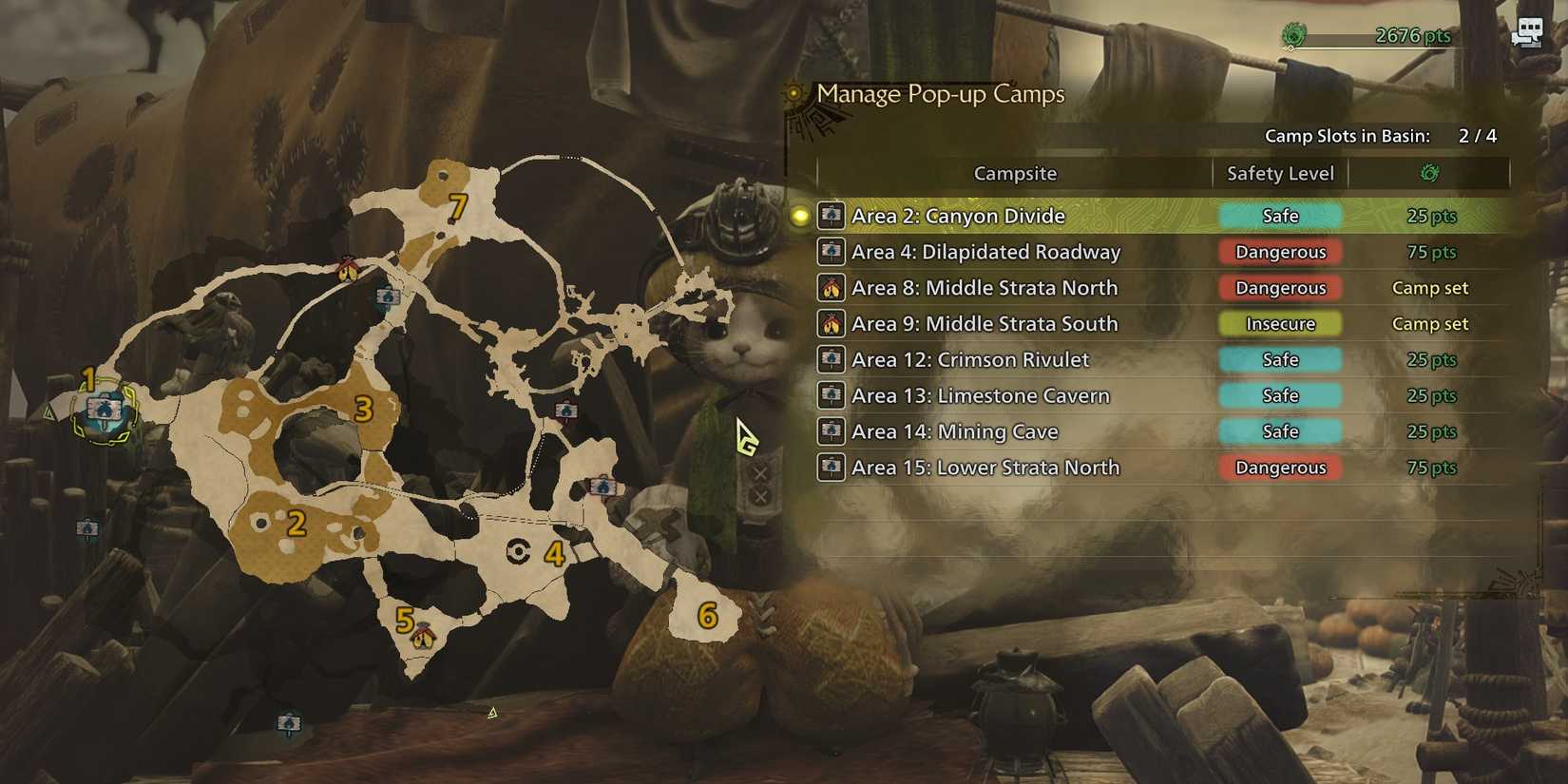1568x784 pixels.
Task: Click the Campsite column header
Action: [1014, 173]
